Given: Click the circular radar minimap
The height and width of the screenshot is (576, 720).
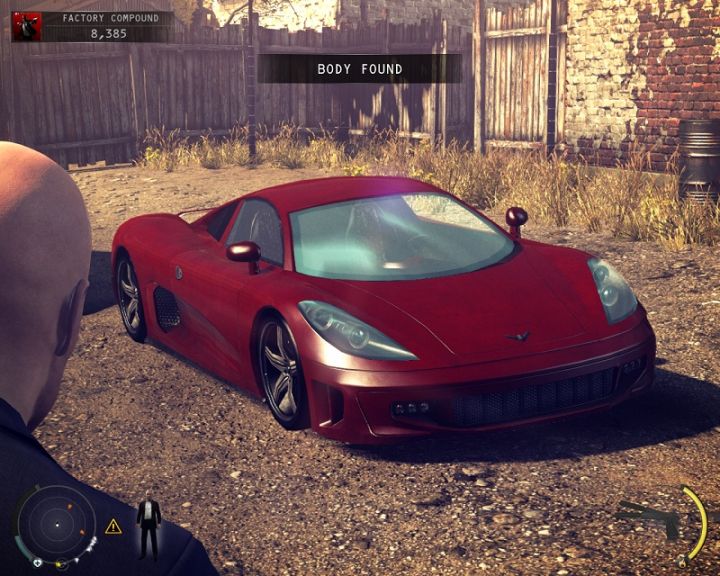Looking at the screenshot, I should pyautogui.click(x=57, y=524).
